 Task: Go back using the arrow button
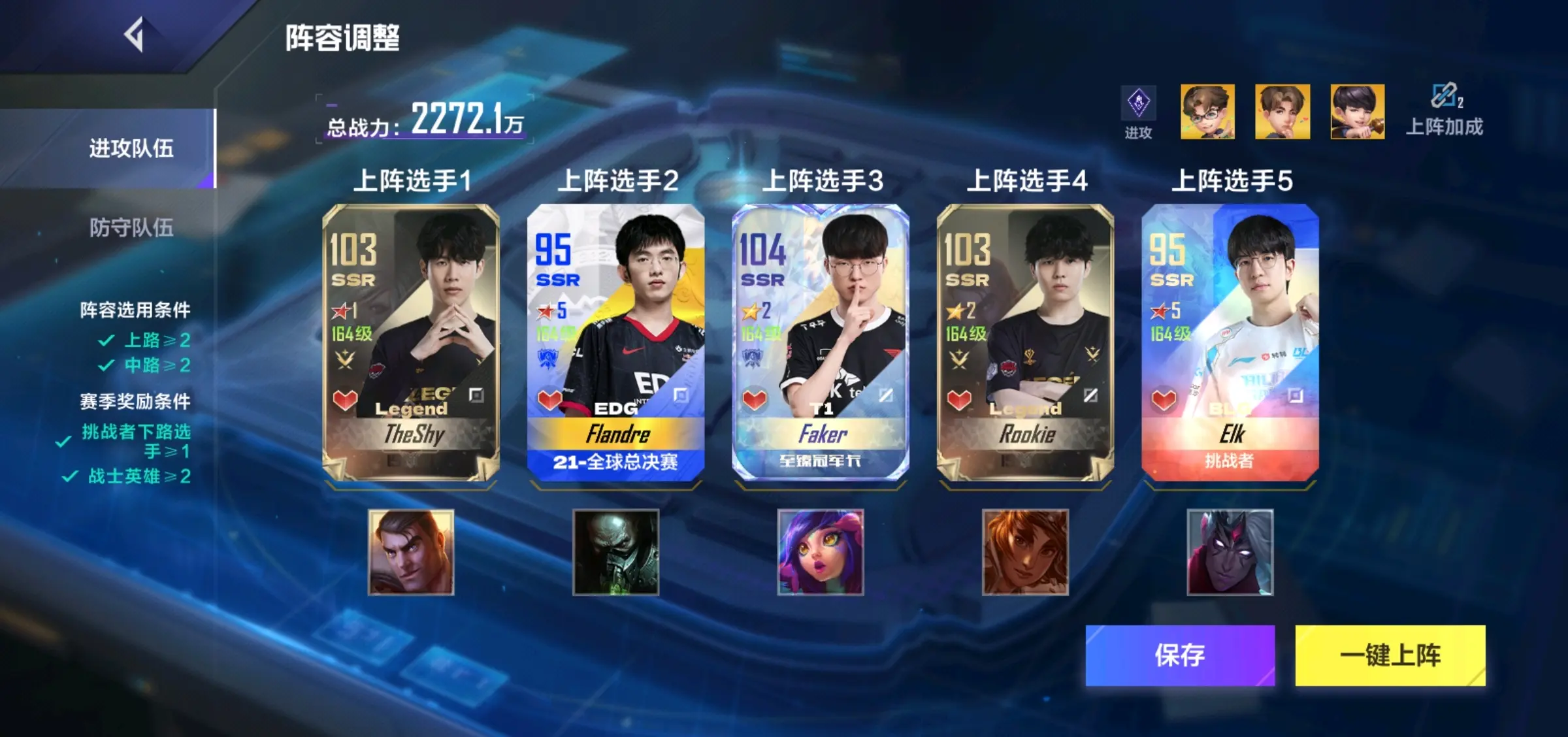point(135,35)
